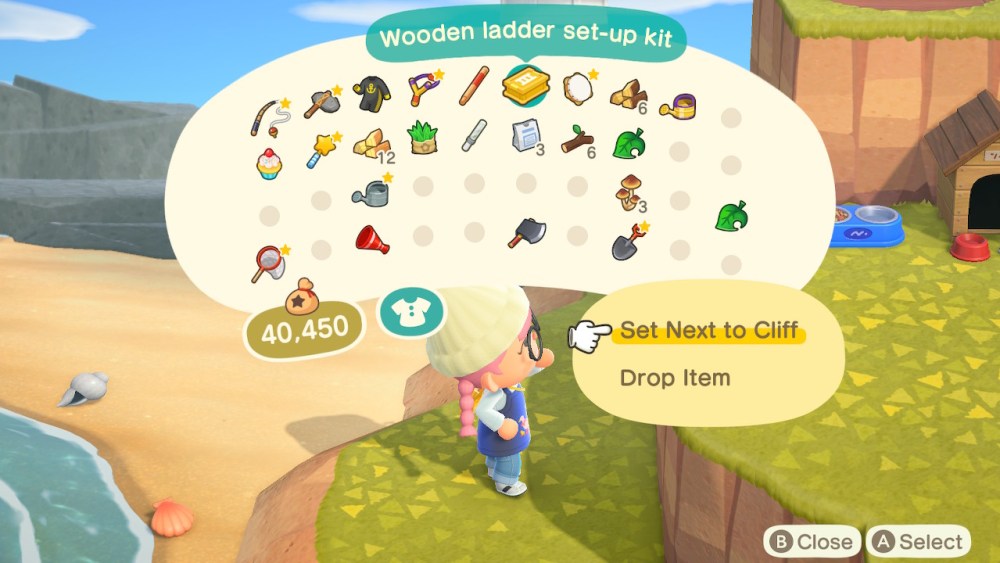This screenshot has height=563, width=1000.
Task: Select the shovel in inventory
Action: (x=628, y=241)
